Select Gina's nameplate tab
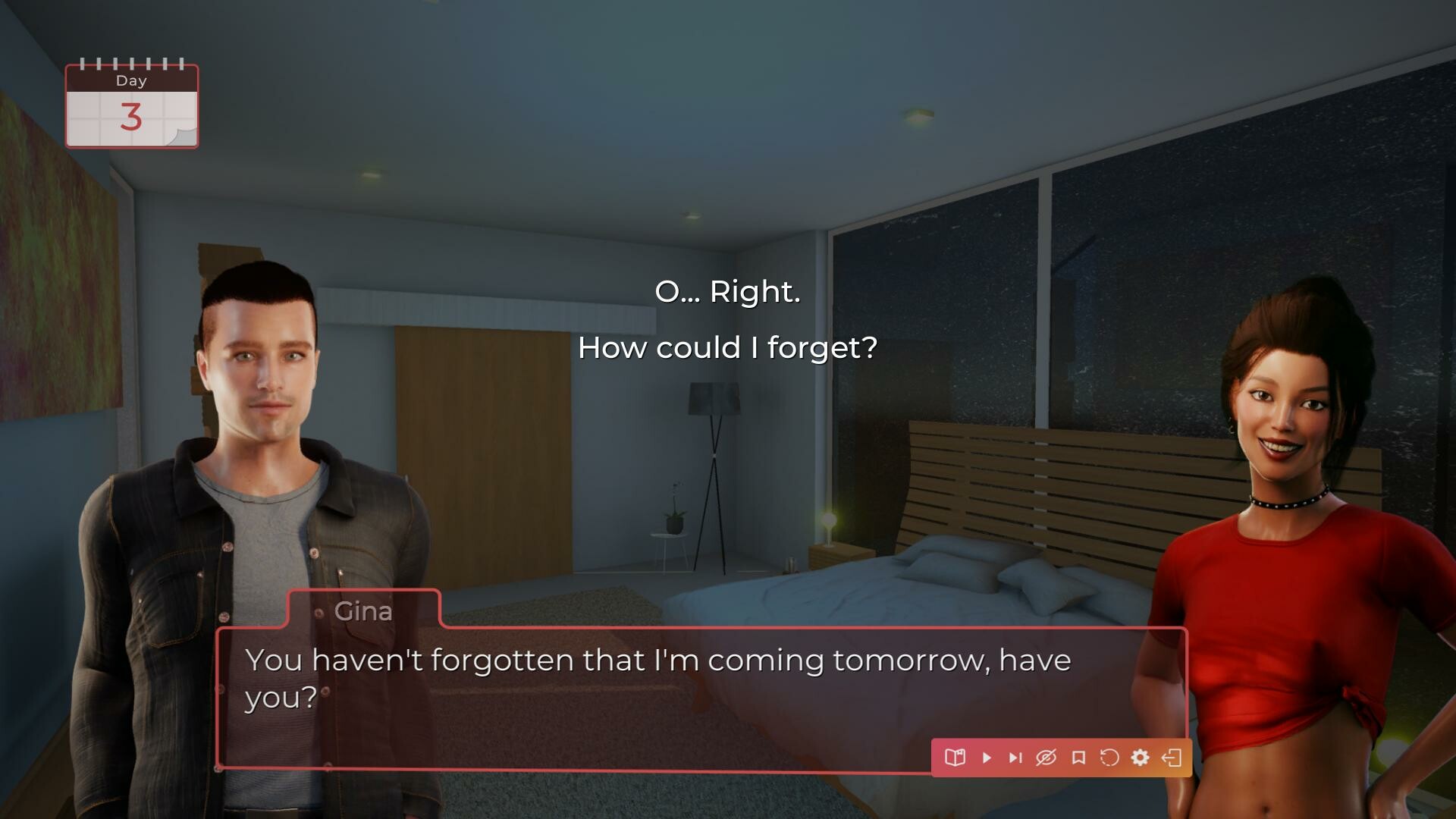1456x819 pixels. [x=363, y=612]
